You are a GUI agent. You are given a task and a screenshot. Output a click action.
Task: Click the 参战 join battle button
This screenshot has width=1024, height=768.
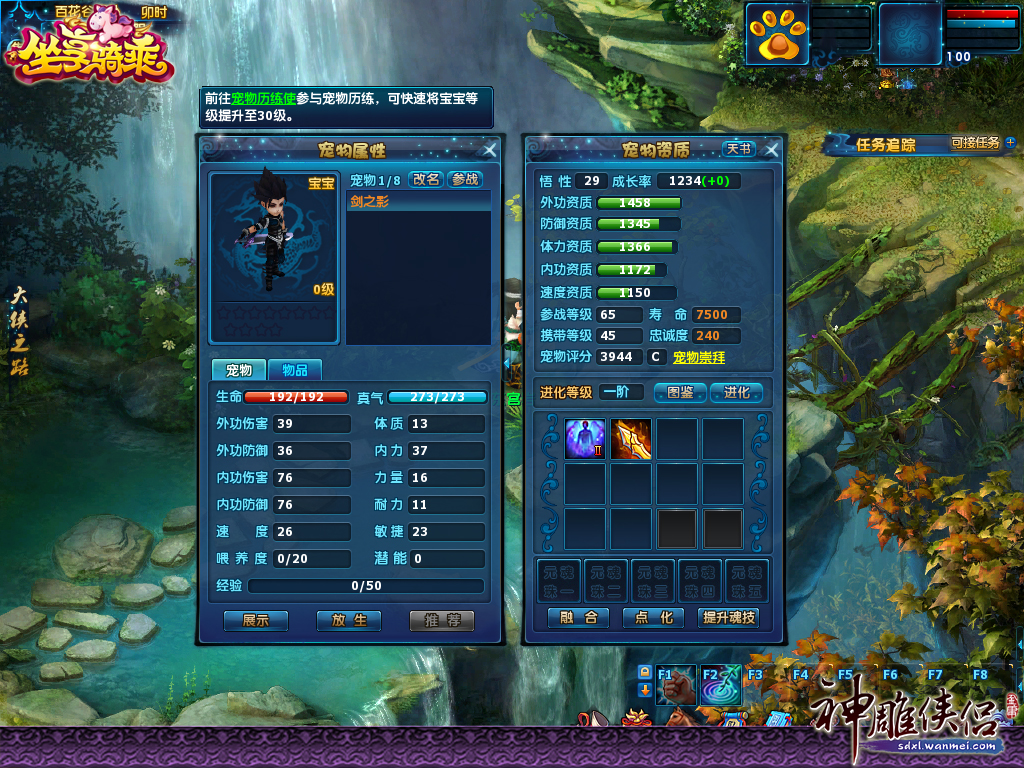[464, 179]
